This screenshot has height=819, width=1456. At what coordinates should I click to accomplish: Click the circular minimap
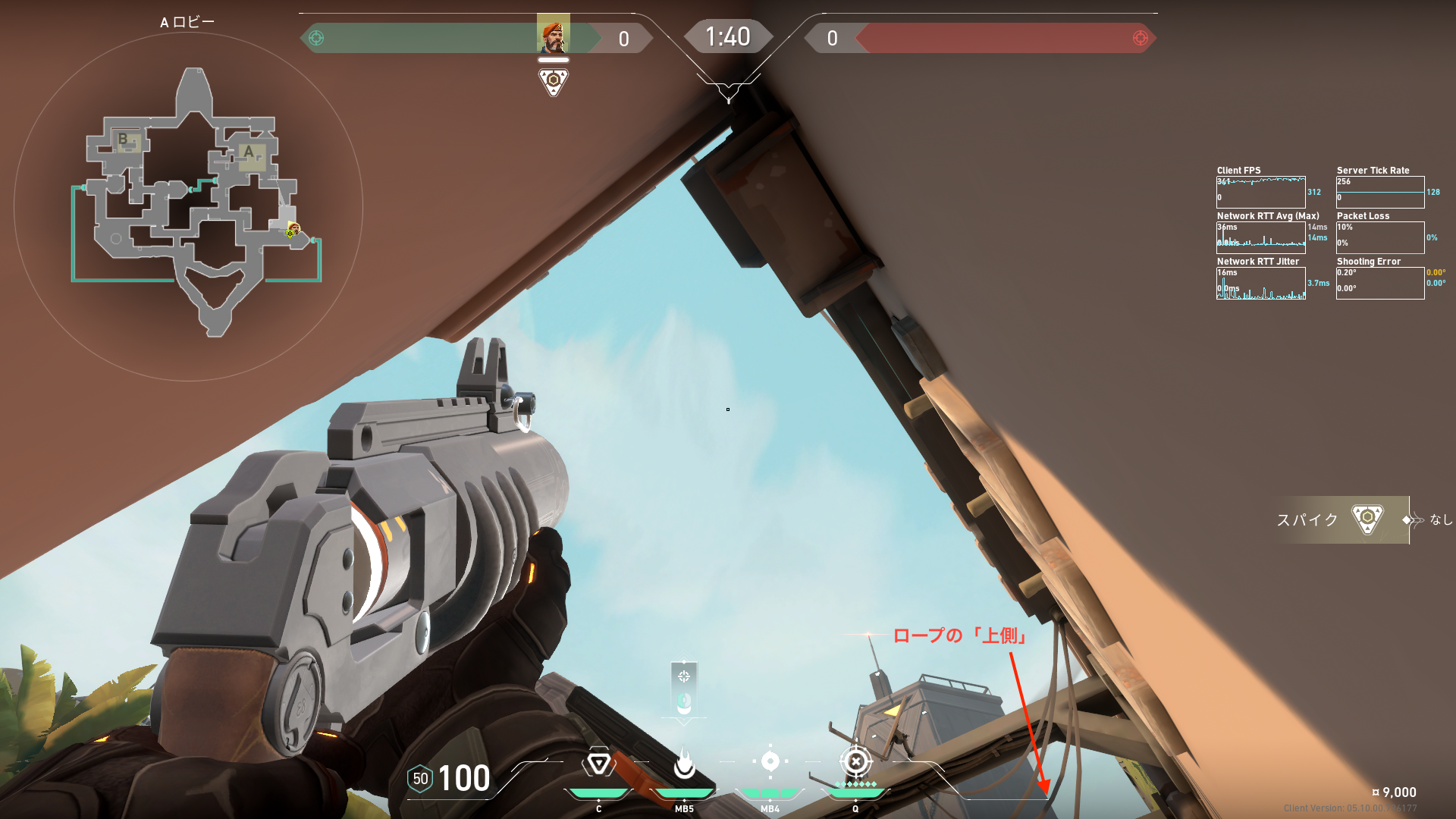(x=188, y=205)
